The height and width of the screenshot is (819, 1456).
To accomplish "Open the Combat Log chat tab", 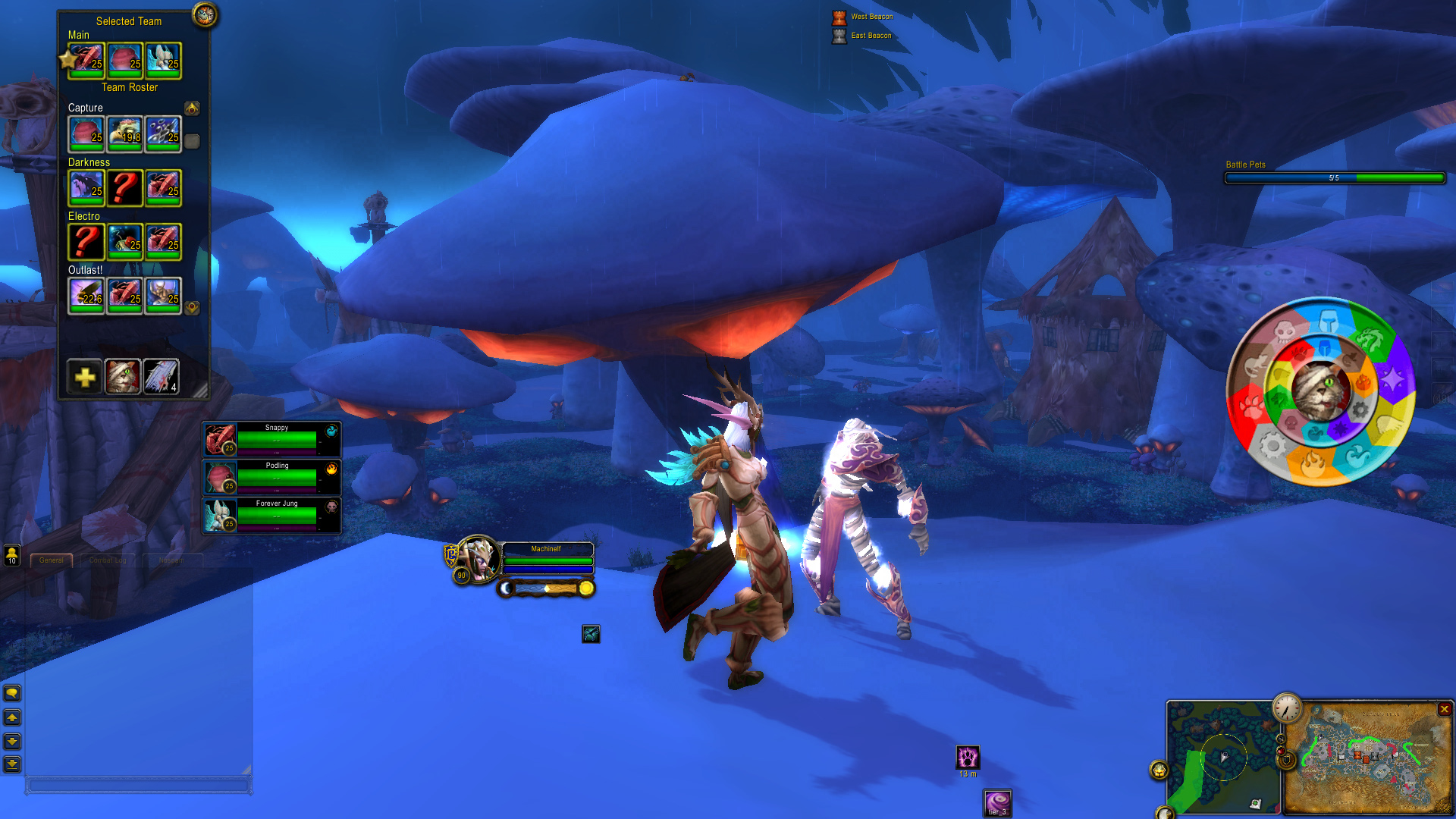I will (x=107, y=560).
